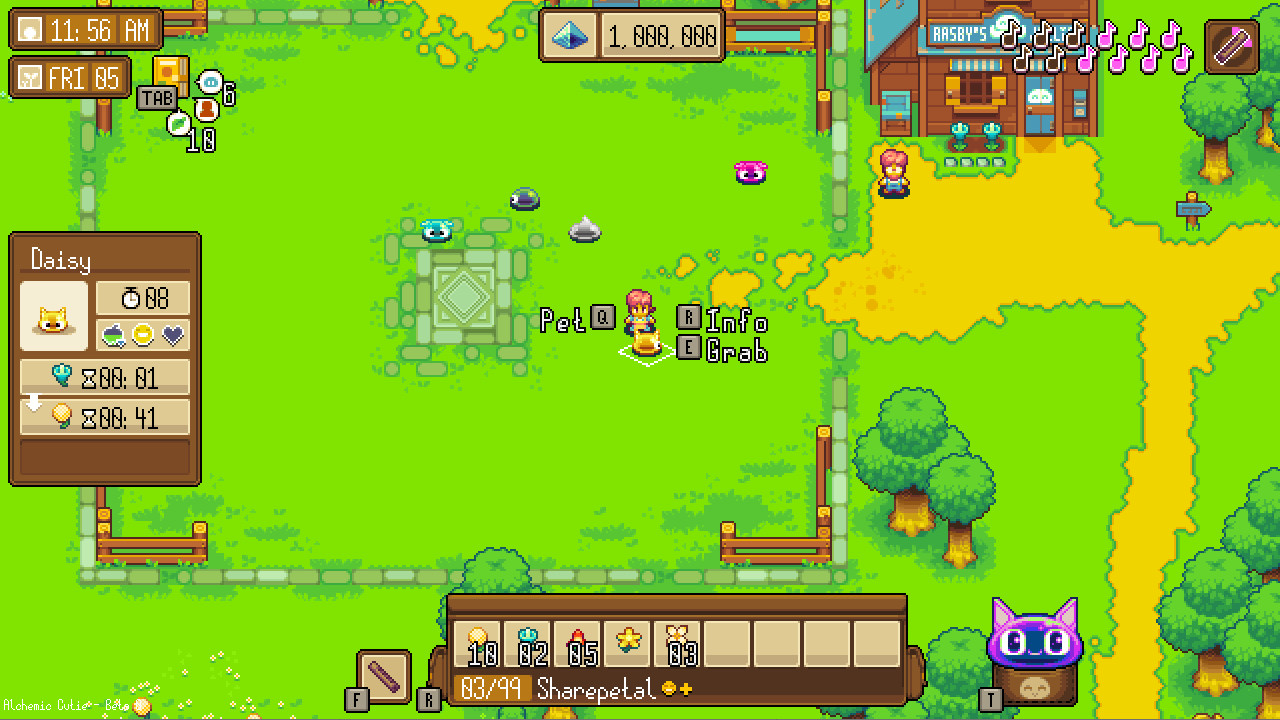Click the crystal currency icon
The height and width of the screenshot is (720, 1280).
[570, 35]
